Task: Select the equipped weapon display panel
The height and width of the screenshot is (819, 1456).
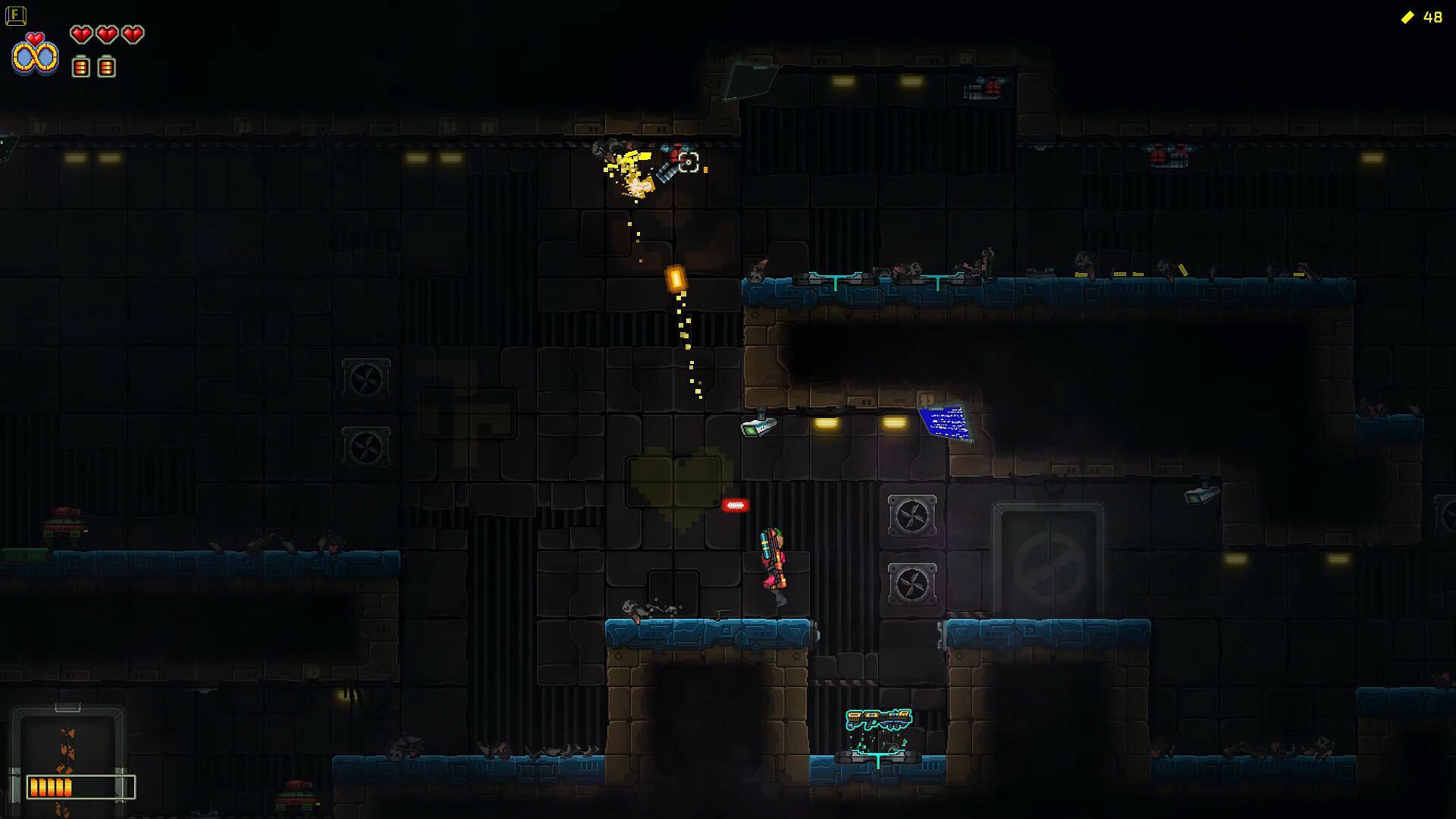Action: (67, 758)
